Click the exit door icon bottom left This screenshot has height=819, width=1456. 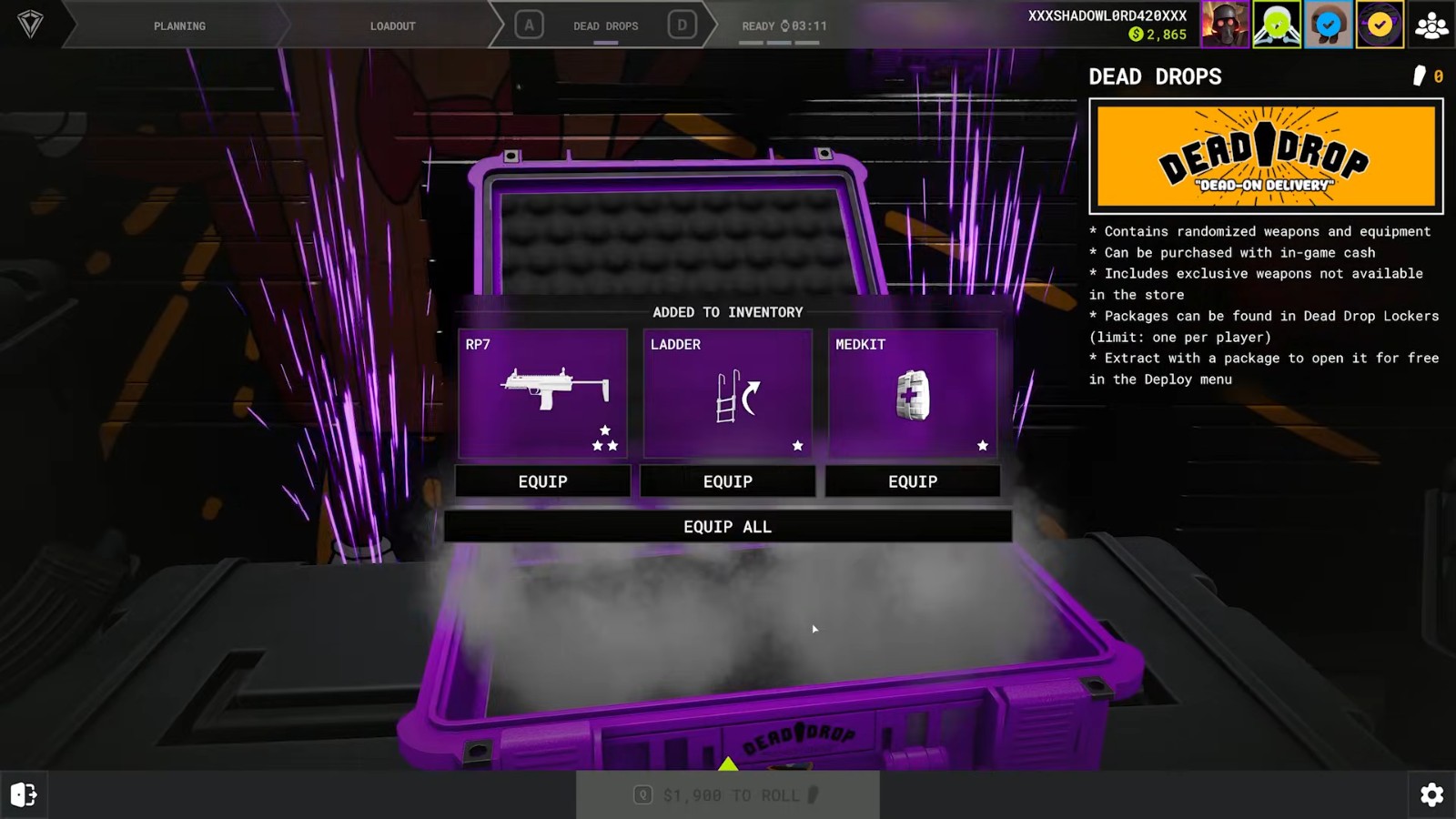click(25, 794)
